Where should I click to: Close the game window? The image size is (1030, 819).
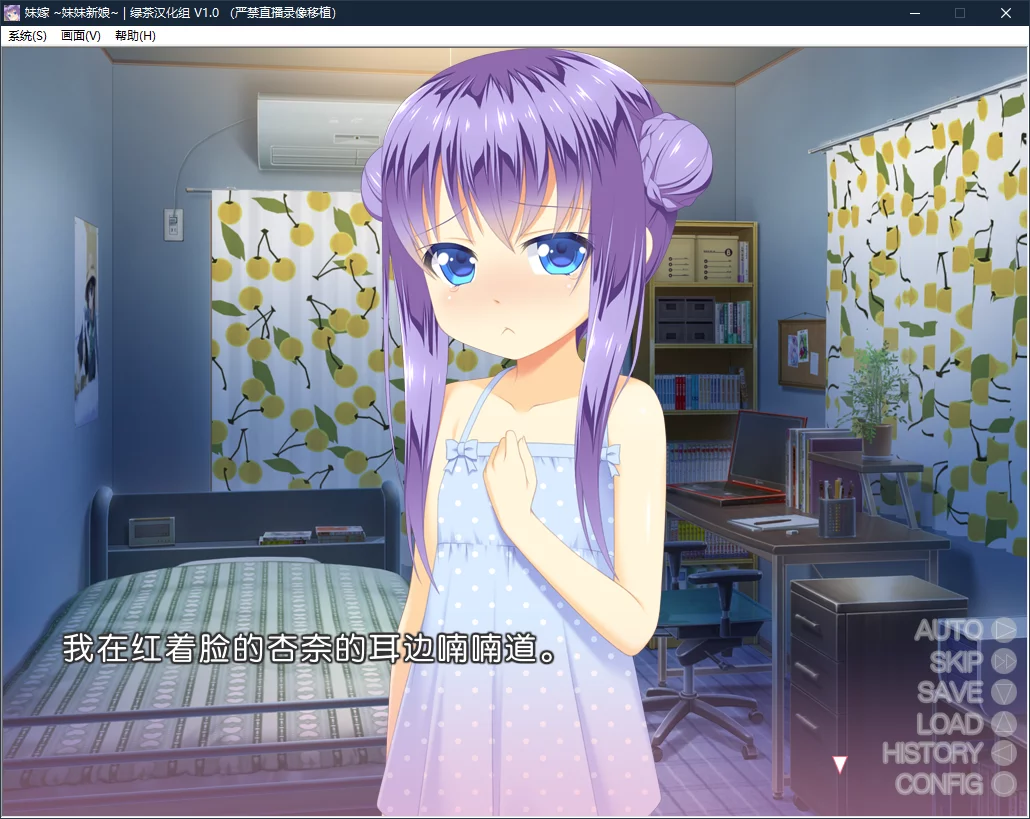click(x=1006, y=13)
